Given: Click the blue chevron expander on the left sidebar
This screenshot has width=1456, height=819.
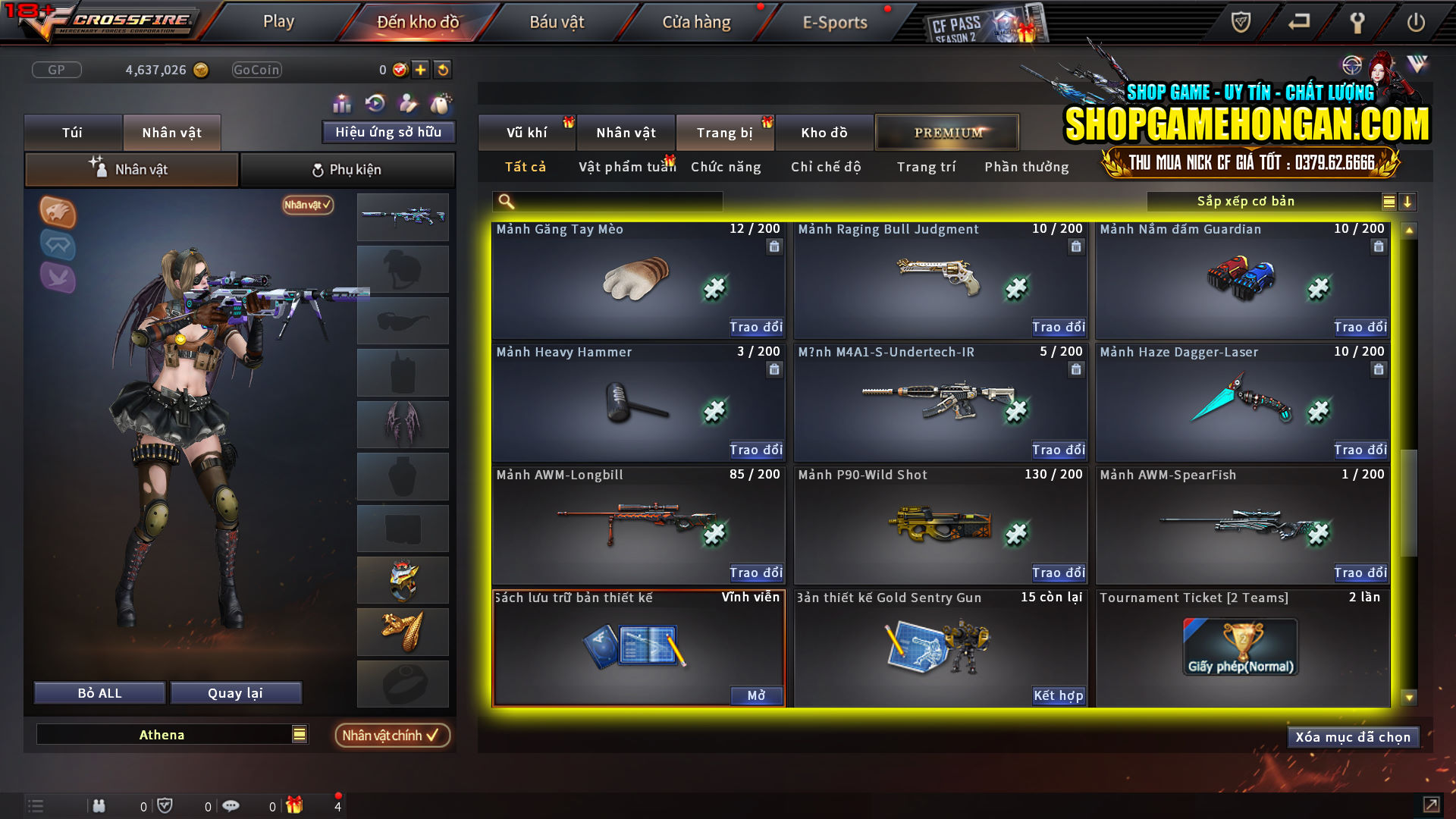Looking at the screenshot, I should coord(58,246).
